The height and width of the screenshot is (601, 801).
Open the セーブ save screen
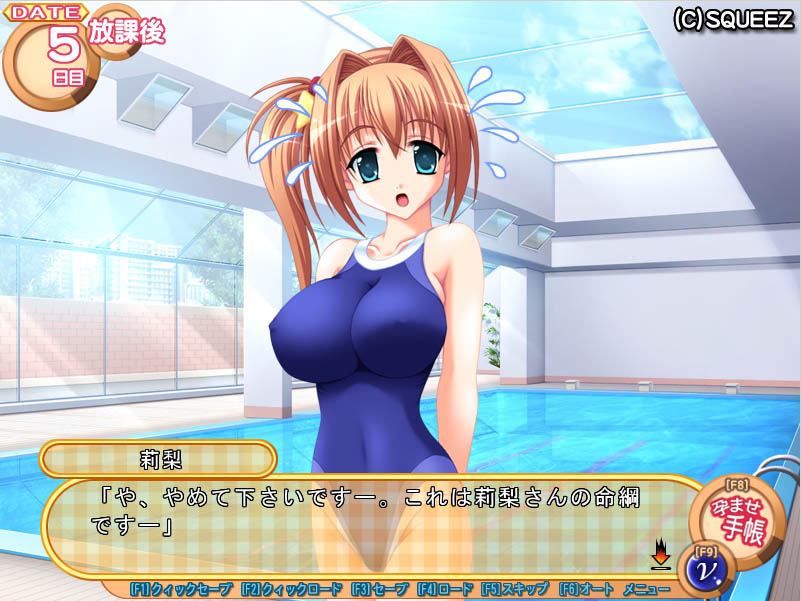378,590
